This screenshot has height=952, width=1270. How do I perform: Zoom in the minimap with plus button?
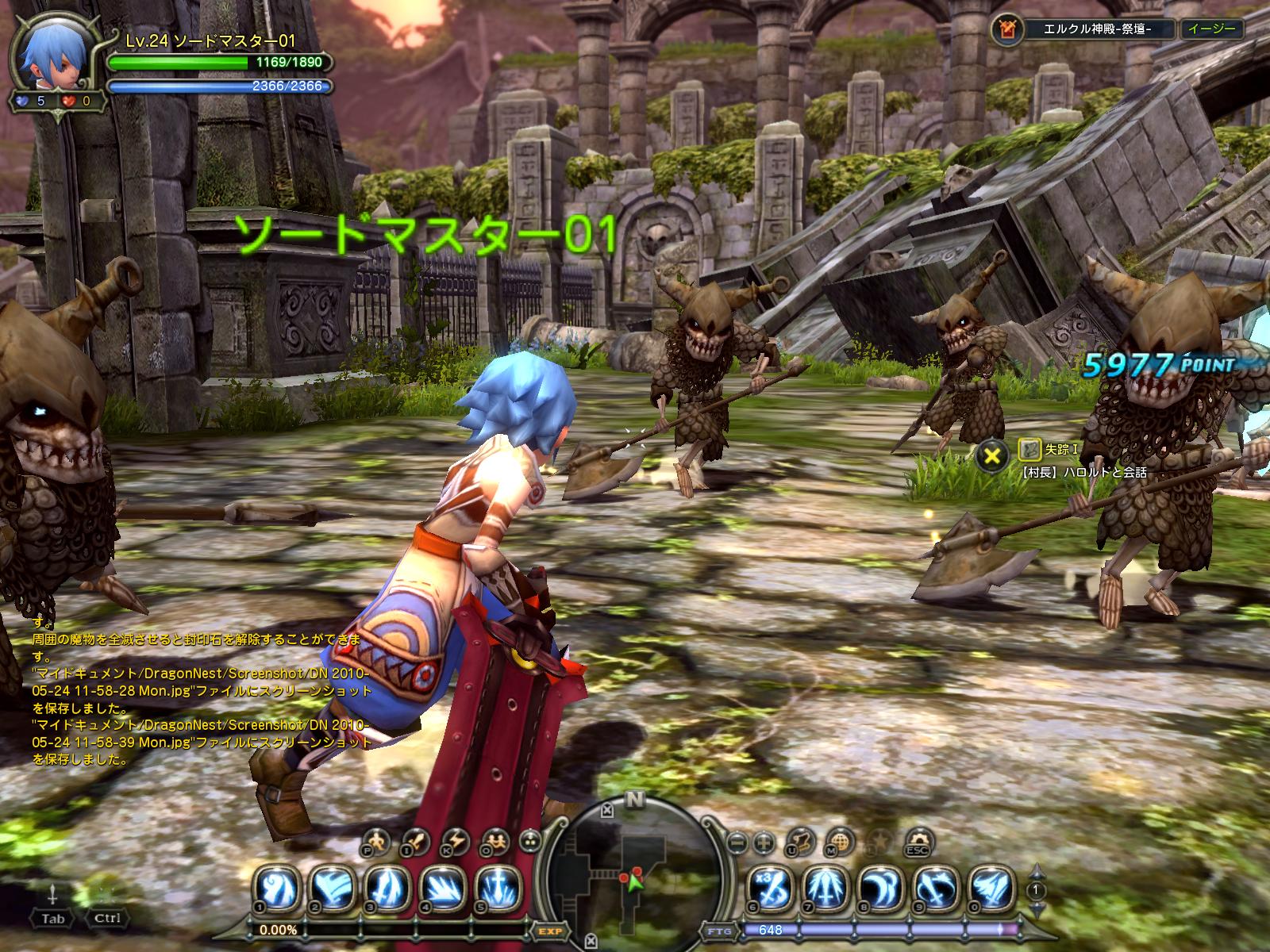coord(764,841)
